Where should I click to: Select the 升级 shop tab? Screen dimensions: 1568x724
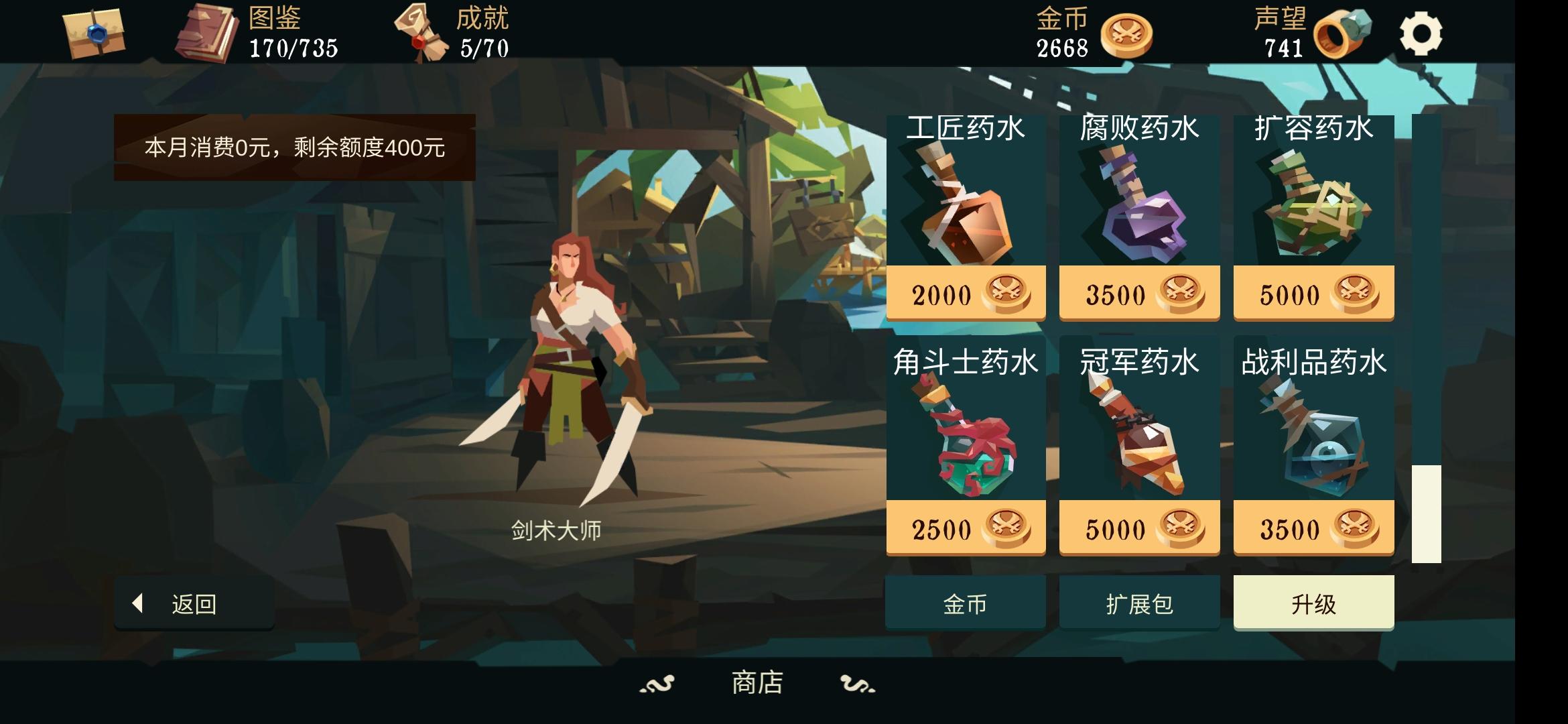click(x=1312, y=602)
